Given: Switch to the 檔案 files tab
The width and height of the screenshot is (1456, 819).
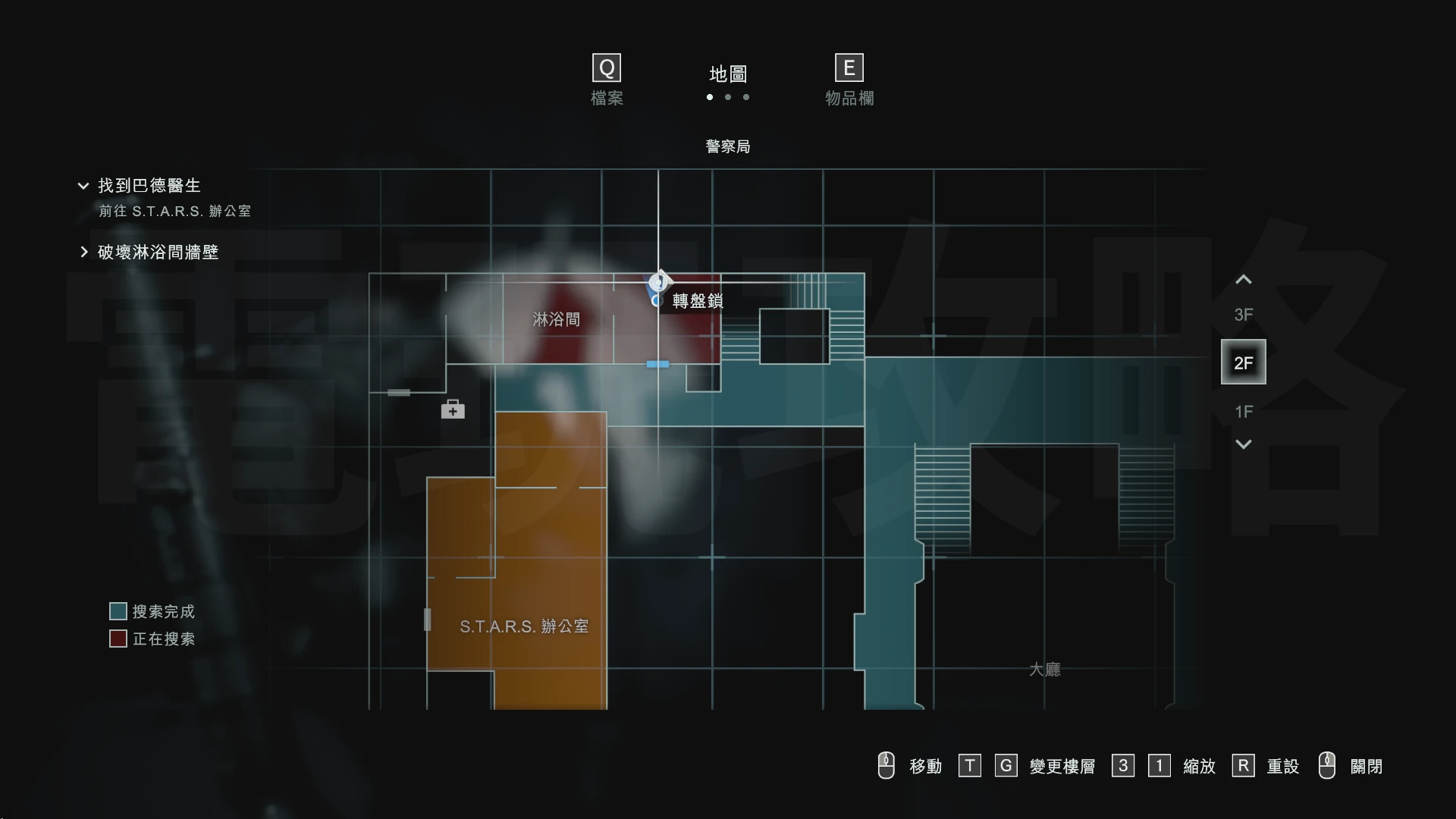Looking at the screenshot, I should (607, 80).
